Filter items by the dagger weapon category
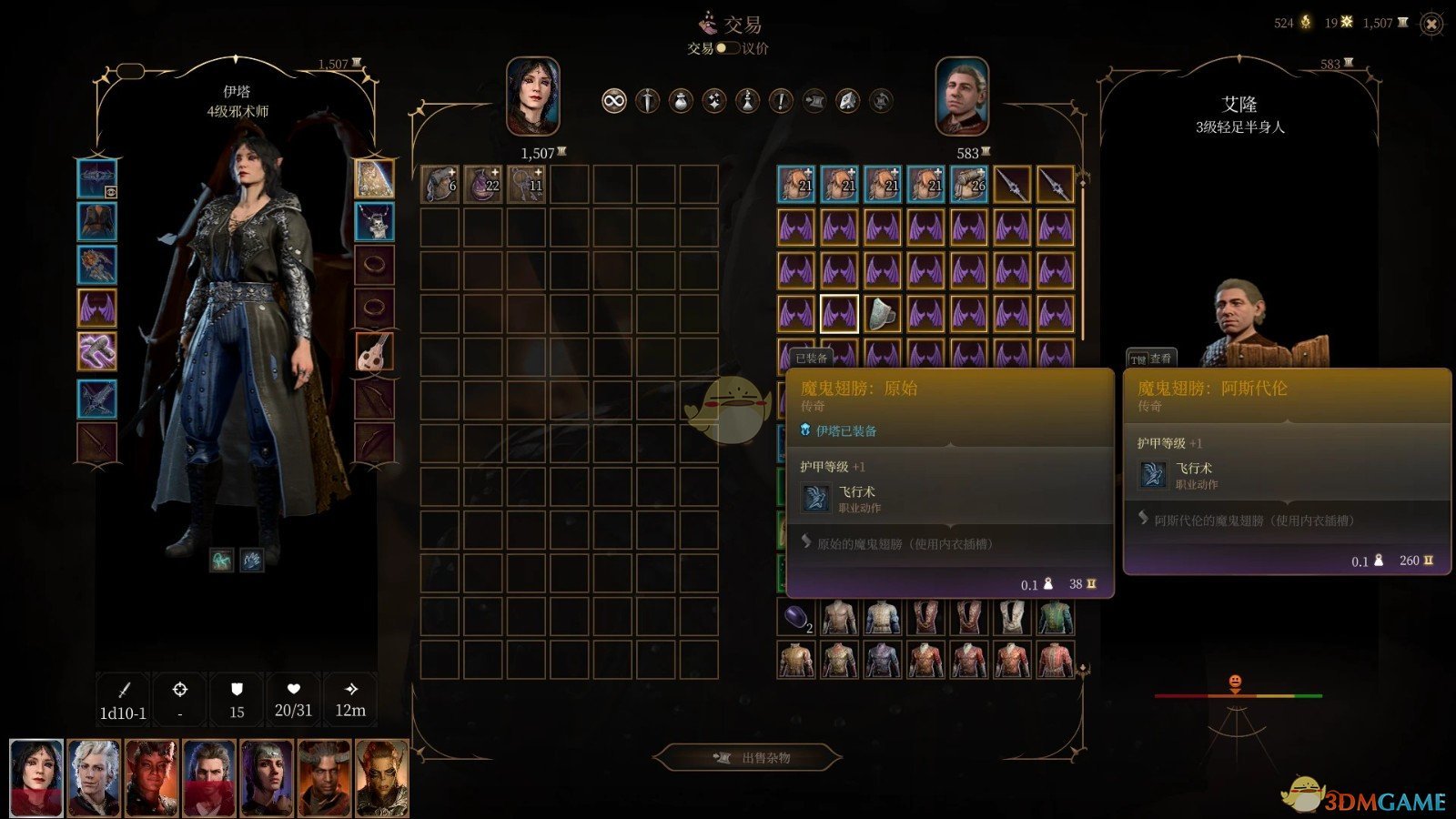The height and width of the screenshot is (819, 1456). click(x=647, y=101)
